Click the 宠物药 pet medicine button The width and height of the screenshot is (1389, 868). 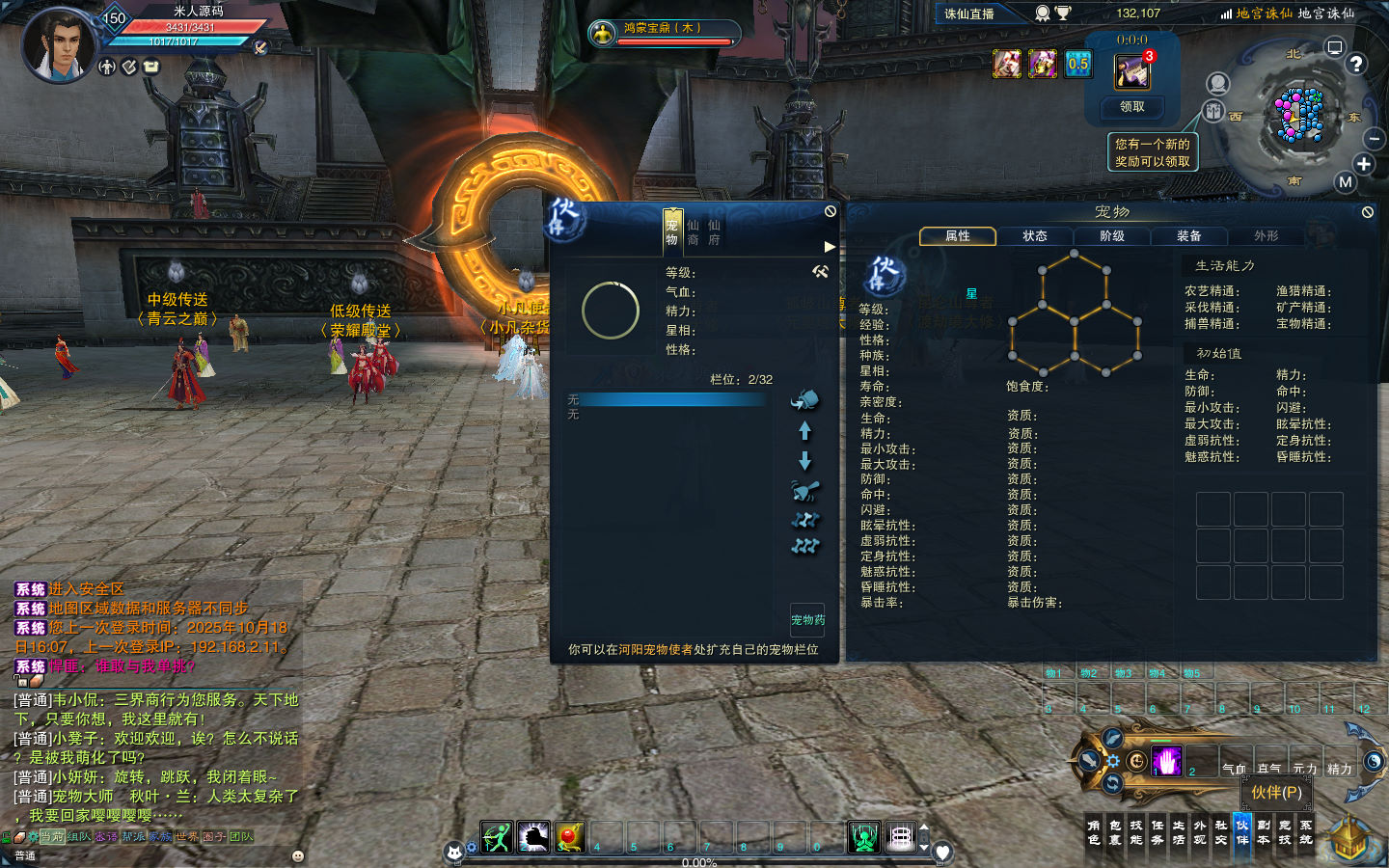tap(807, 620)
